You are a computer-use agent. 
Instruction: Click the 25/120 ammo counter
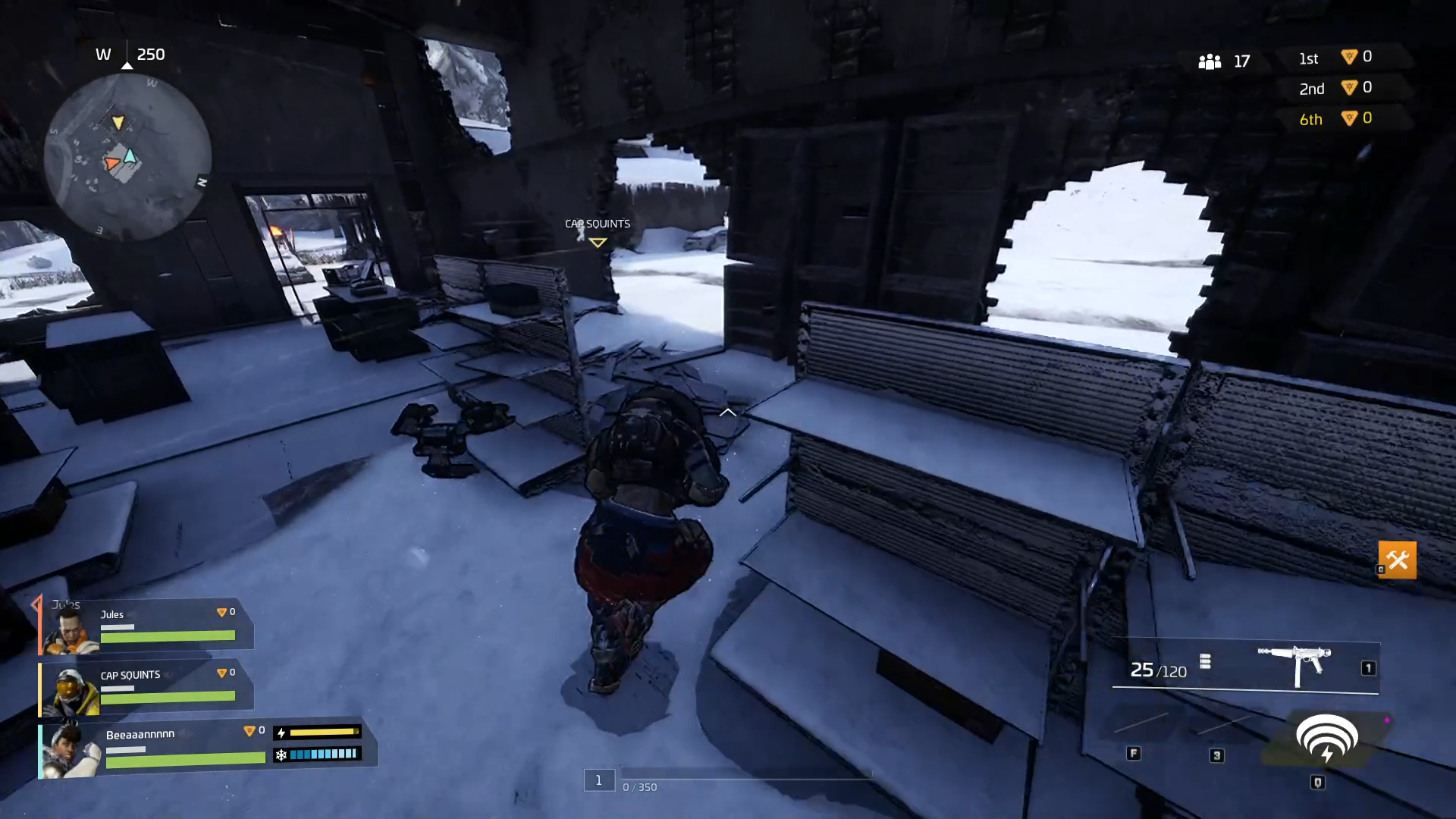1158,670
